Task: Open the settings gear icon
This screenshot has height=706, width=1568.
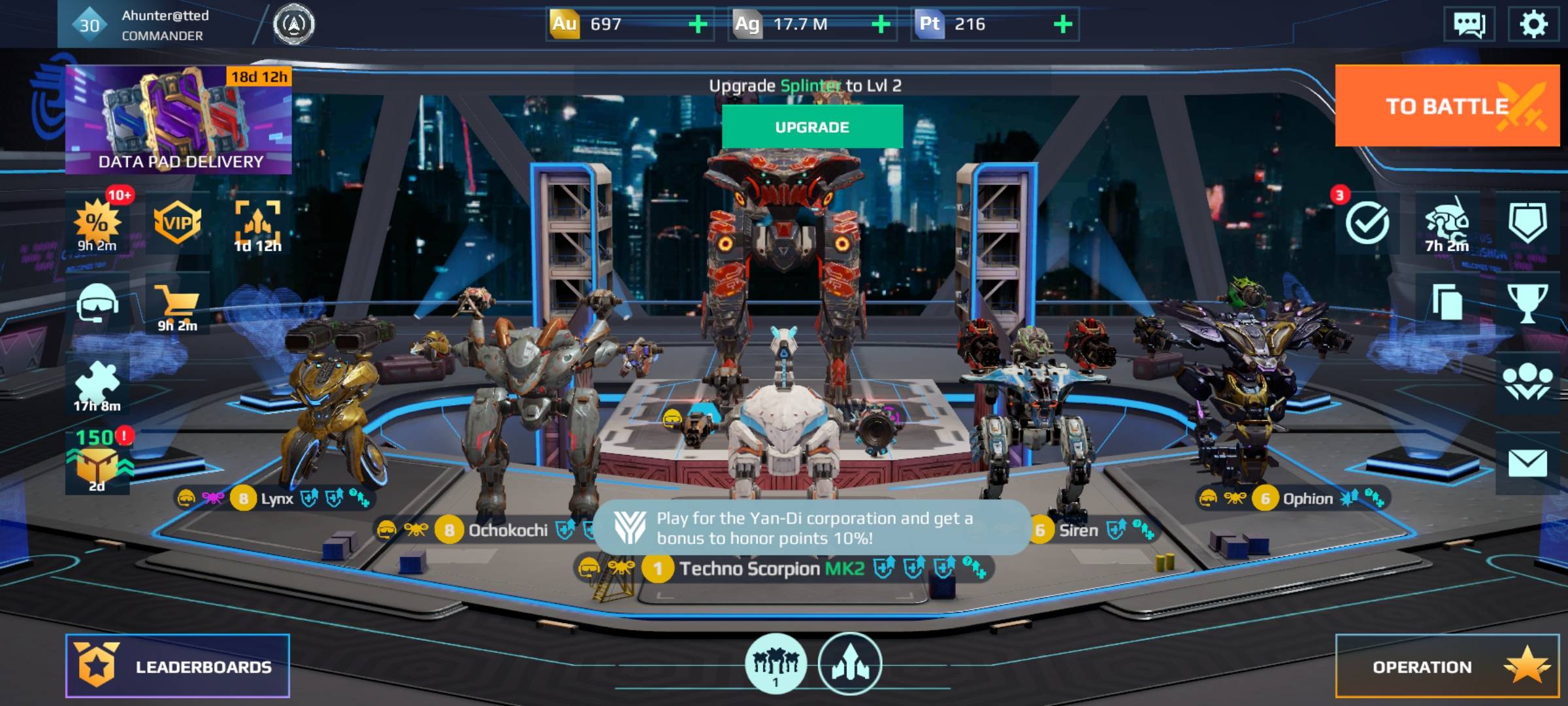Action: [x=1533, y=25]
